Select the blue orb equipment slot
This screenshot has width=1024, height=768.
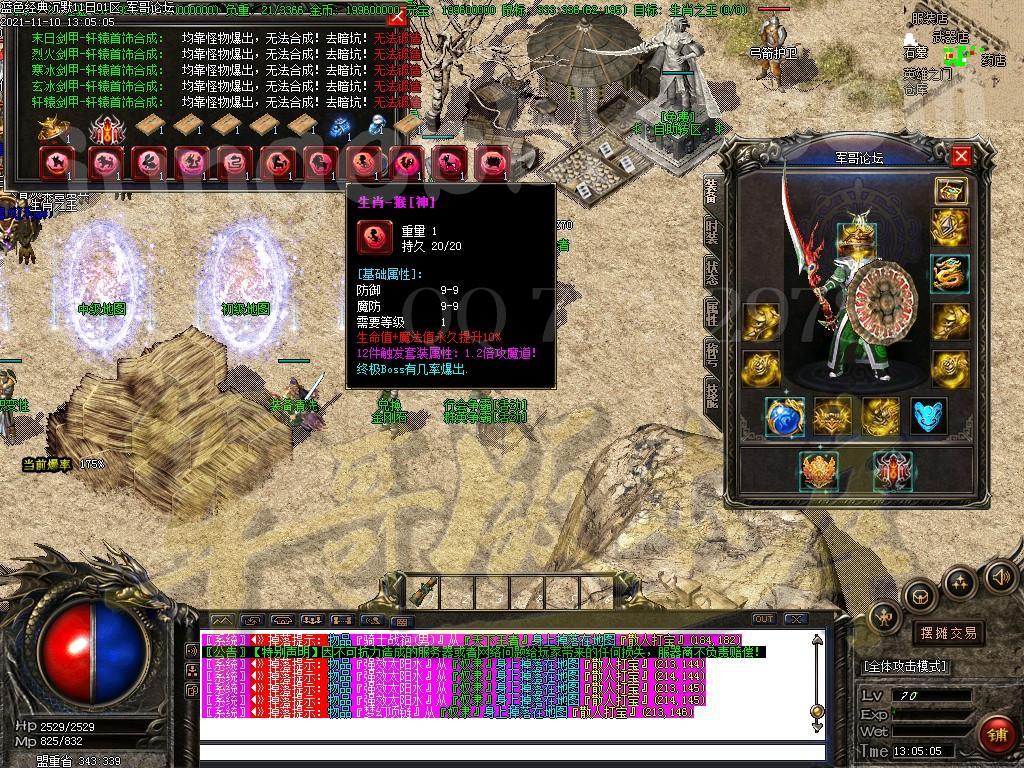pos(785,417)
